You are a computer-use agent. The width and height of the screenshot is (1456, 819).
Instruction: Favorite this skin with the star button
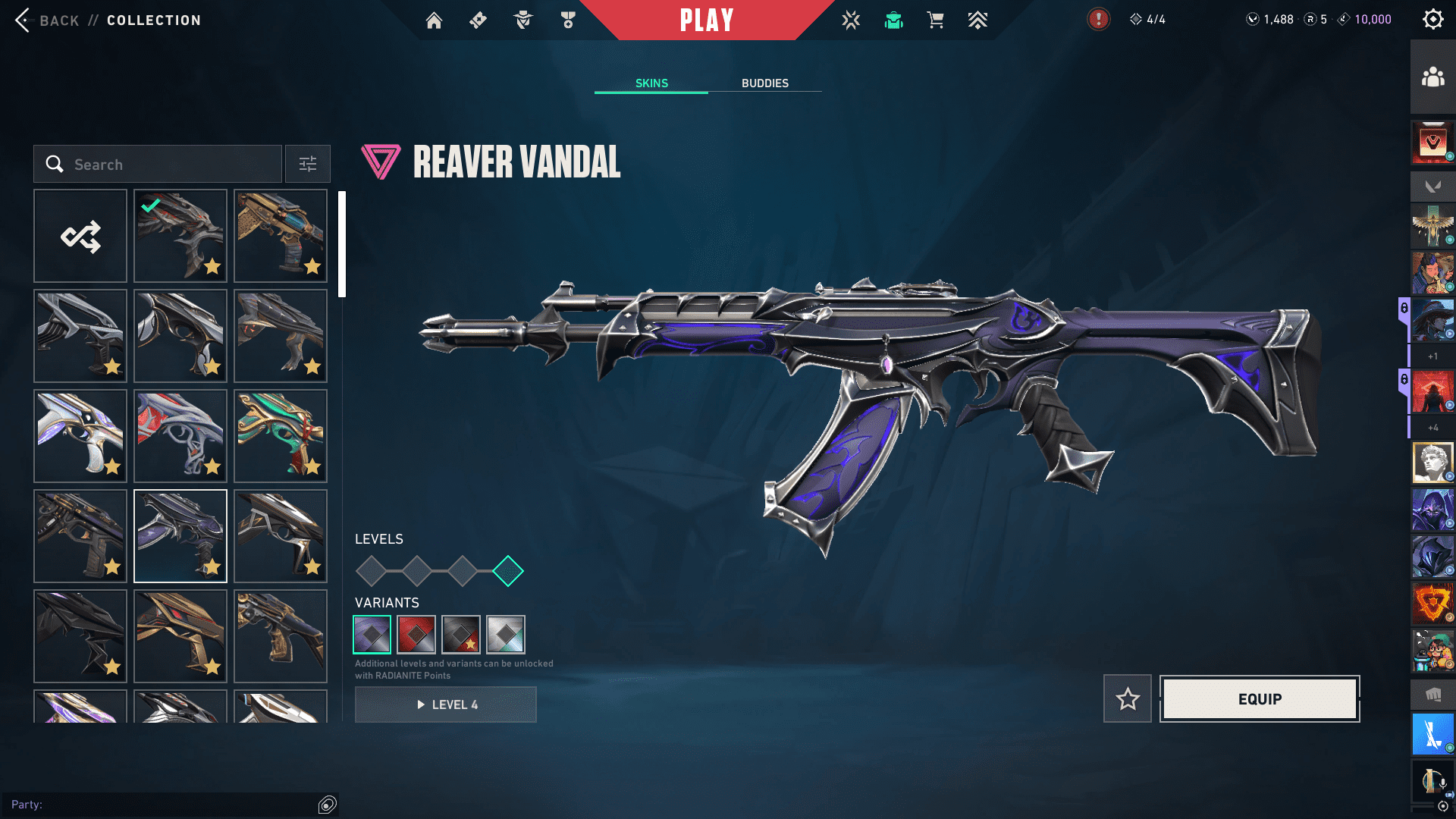coord(1128,698)
